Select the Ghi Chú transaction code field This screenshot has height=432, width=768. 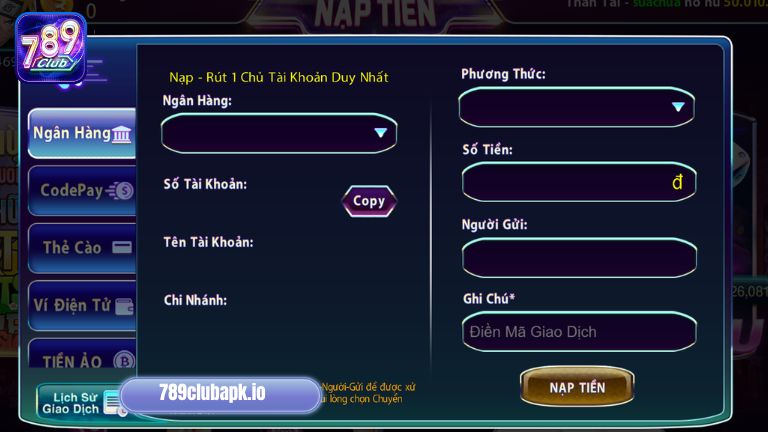(x=578, y=332)
